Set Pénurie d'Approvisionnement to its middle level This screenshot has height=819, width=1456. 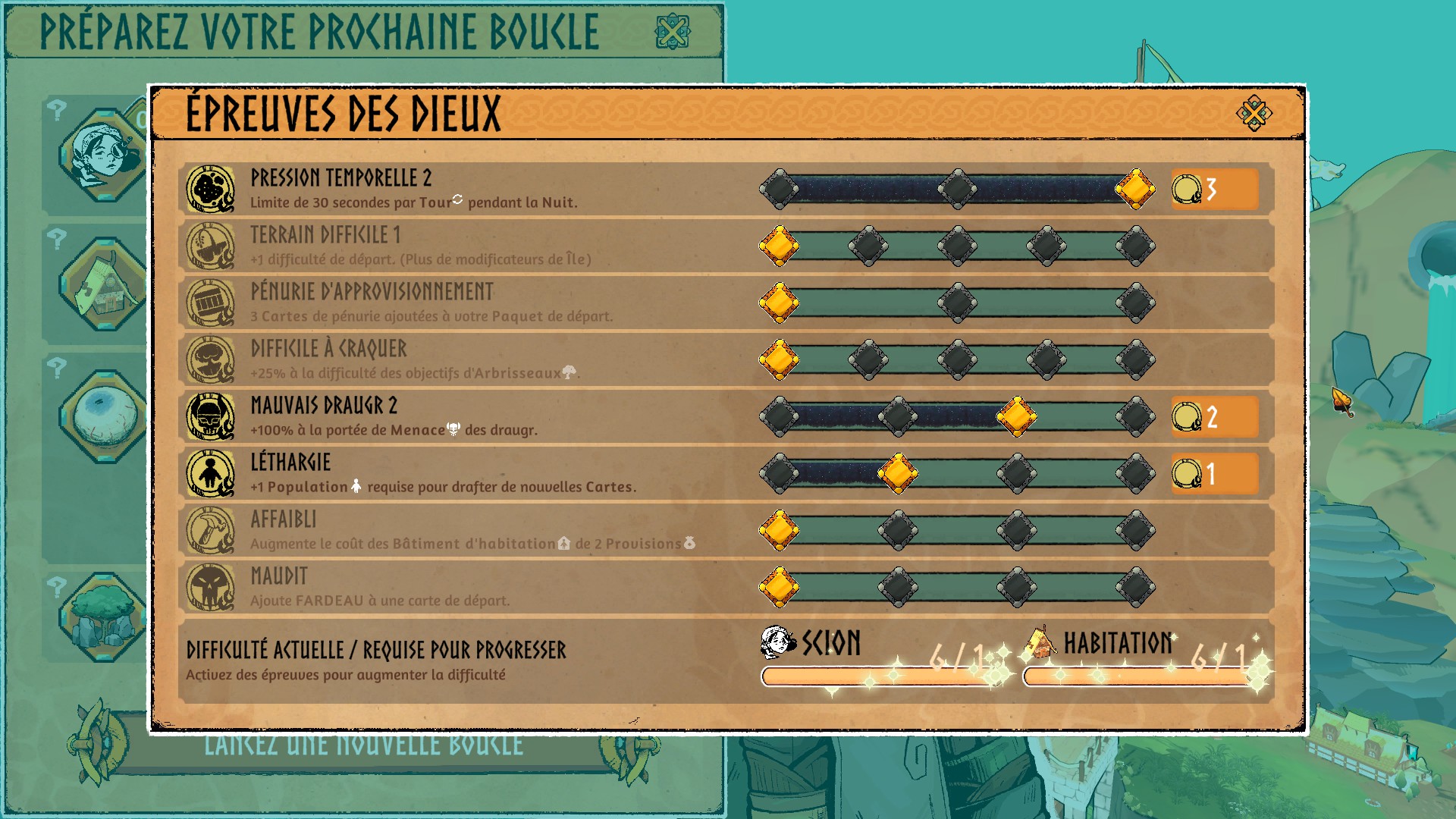pyautogui.click(x=957, y=303)
